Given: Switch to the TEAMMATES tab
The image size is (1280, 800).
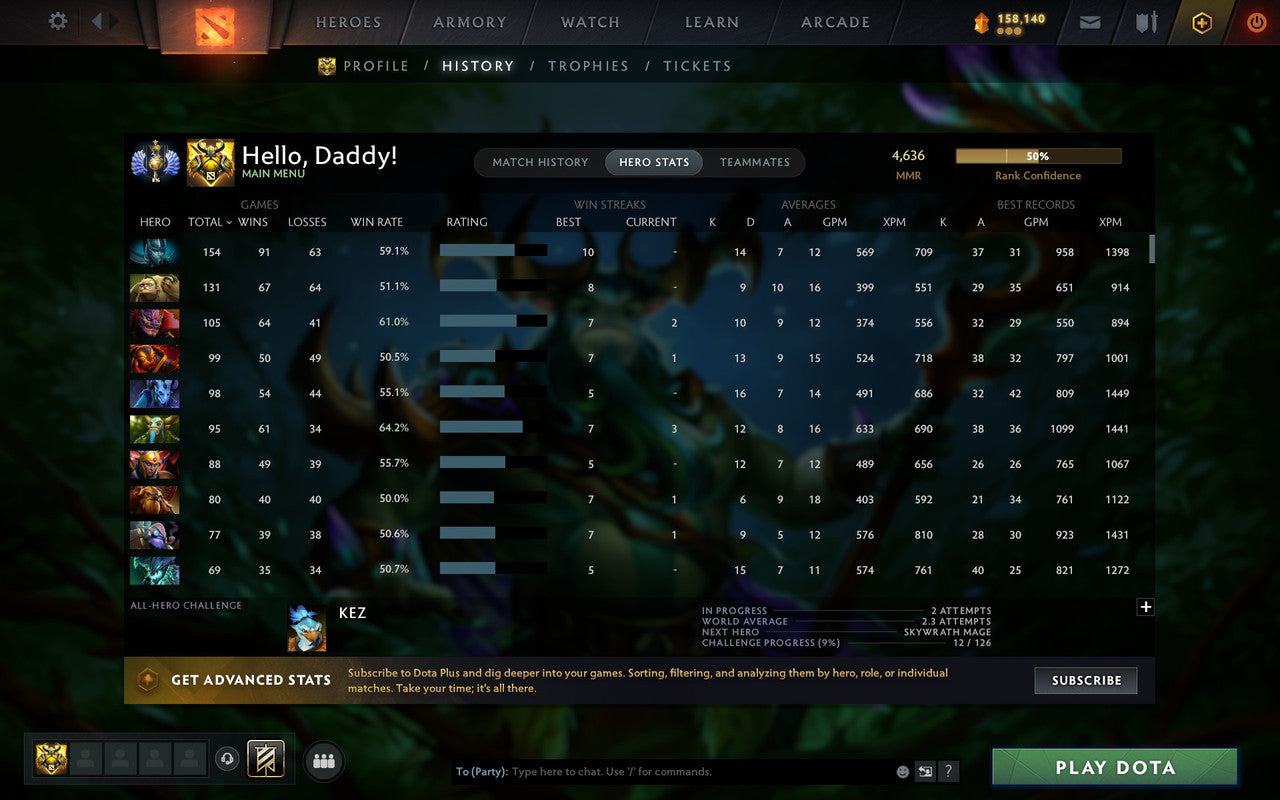Looking at the screenshot, I should click(x=755, y=162).
